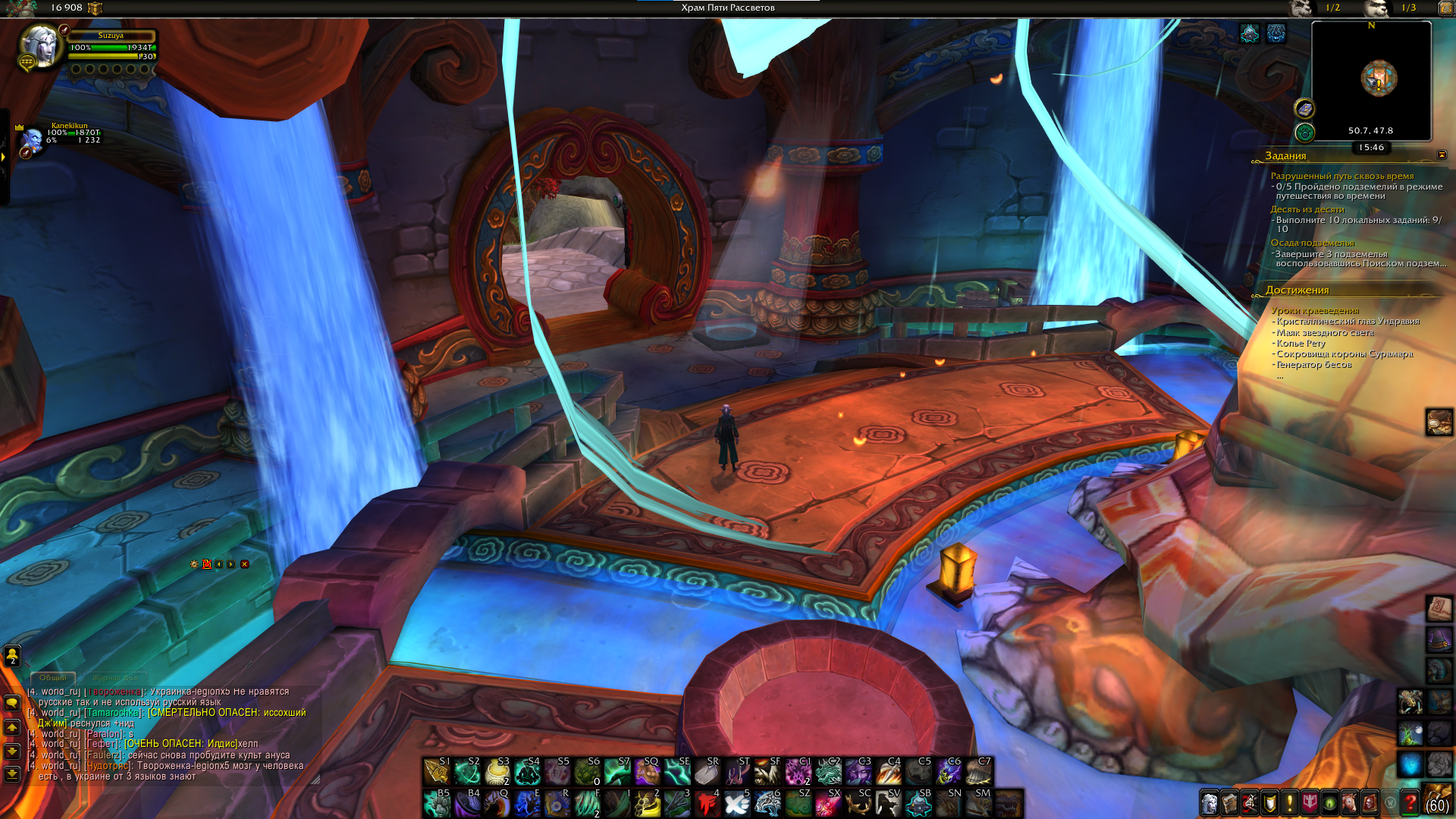This screenshot has width=1456, height=819.
Task: Use the witch hat item icon
Action: pyautogui.click(x=1439, y=639)
